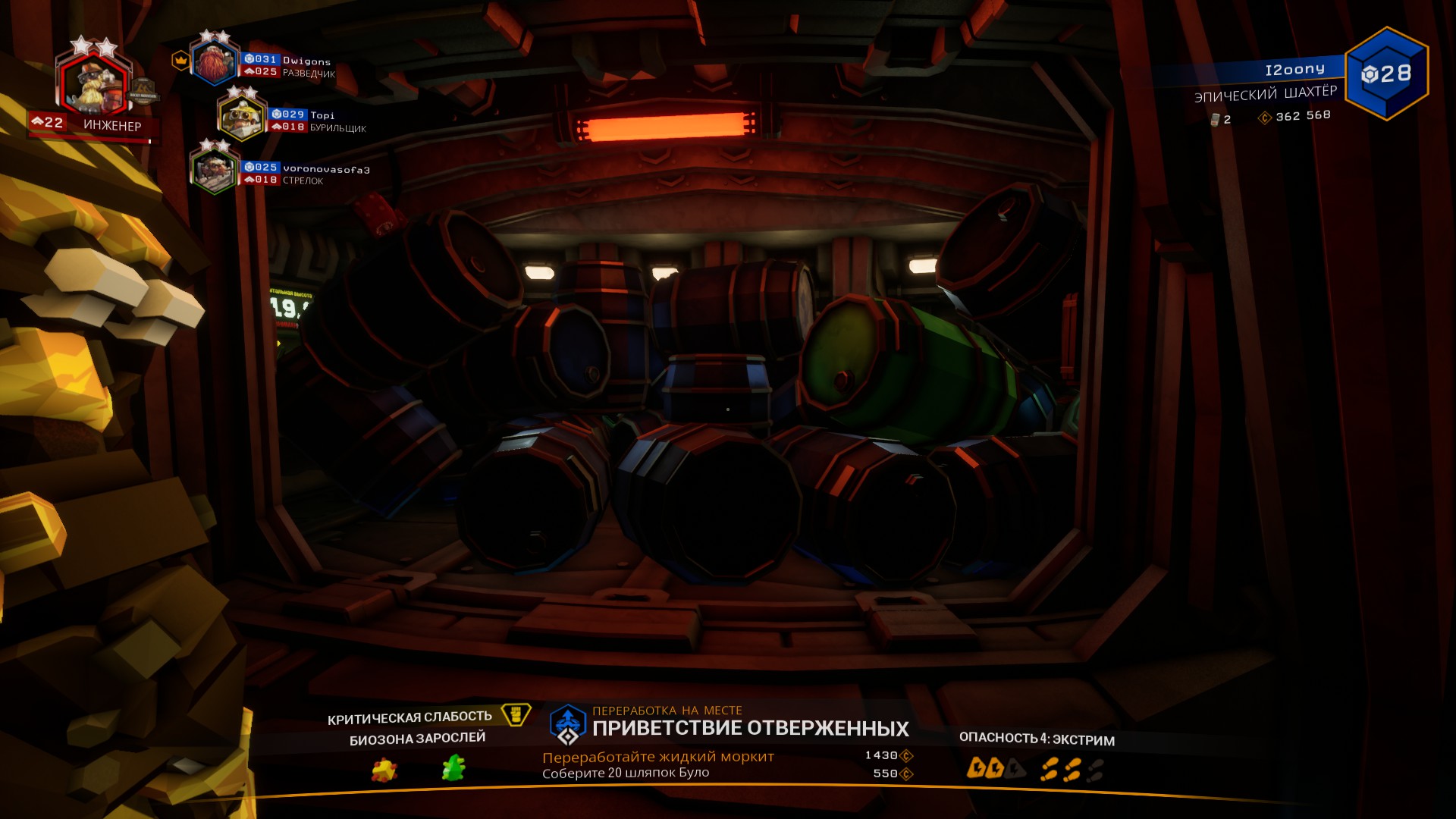Click the blue rank 28 hexagon badge
The image size is (1456, 819).
pos(1386,74)
